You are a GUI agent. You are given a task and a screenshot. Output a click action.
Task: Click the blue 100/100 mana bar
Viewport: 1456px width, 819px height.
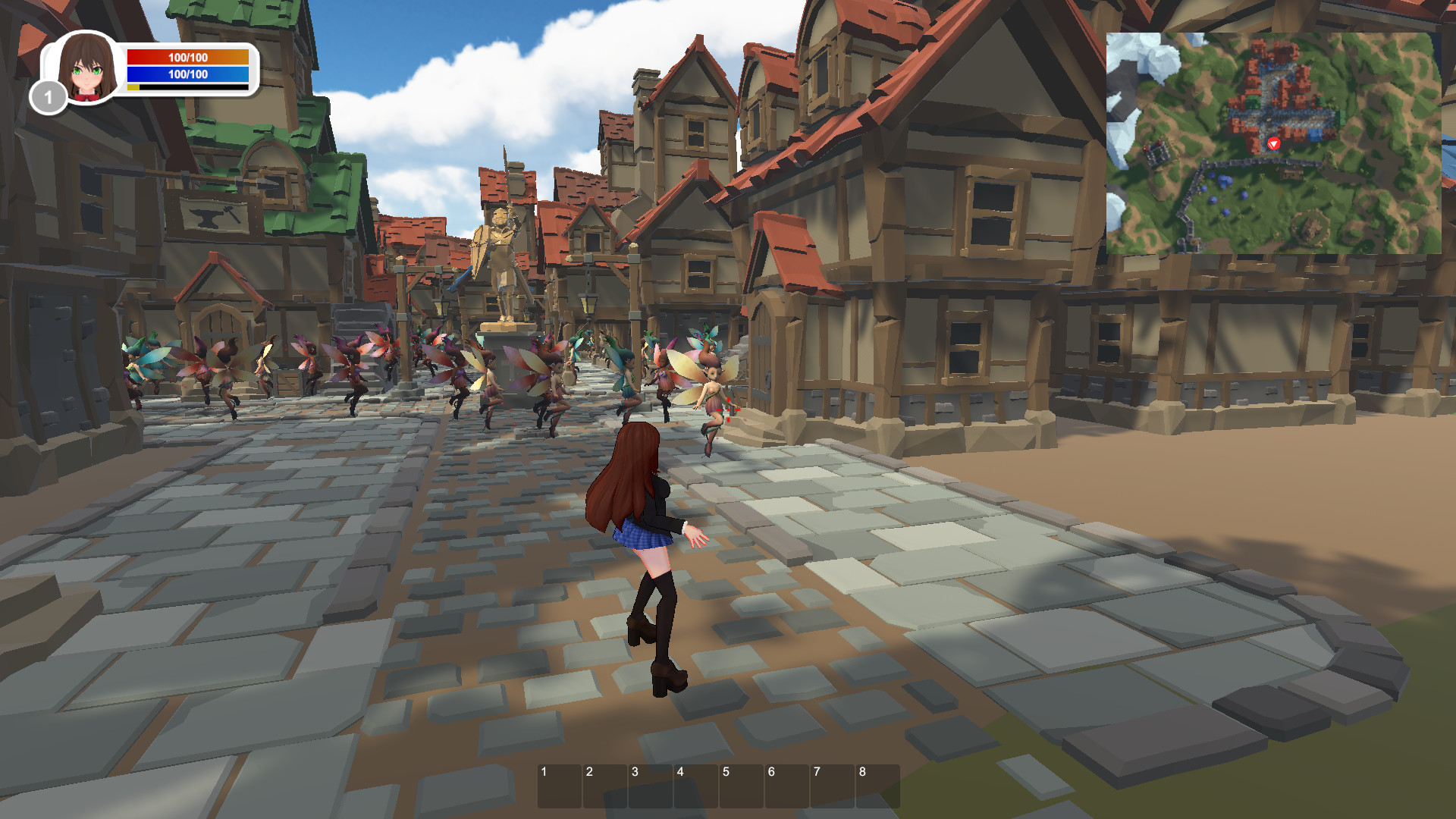click(x=187, y=75)
